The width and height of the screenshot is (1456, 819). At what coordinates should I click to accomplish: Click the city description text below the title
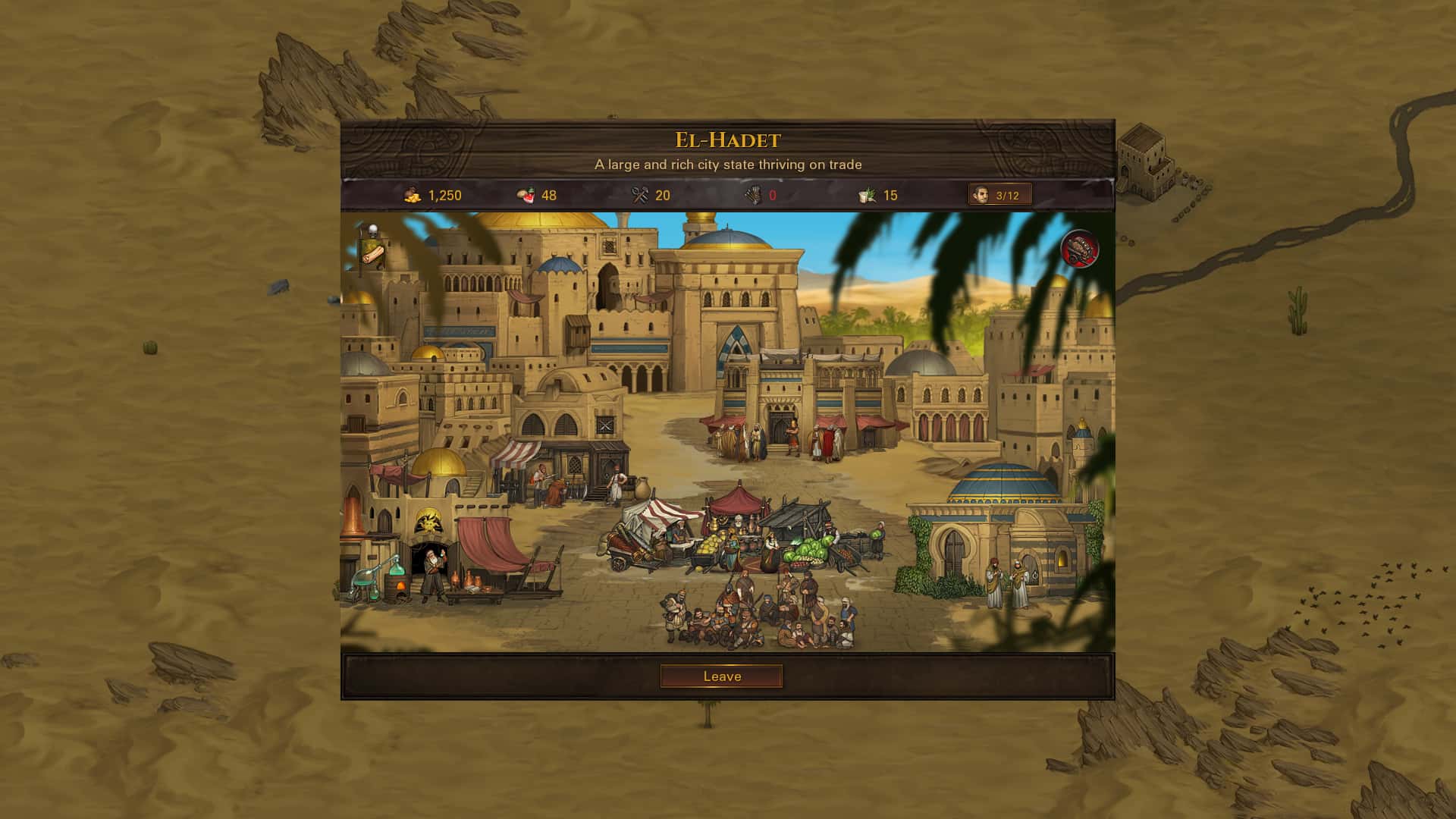[728, 163]
